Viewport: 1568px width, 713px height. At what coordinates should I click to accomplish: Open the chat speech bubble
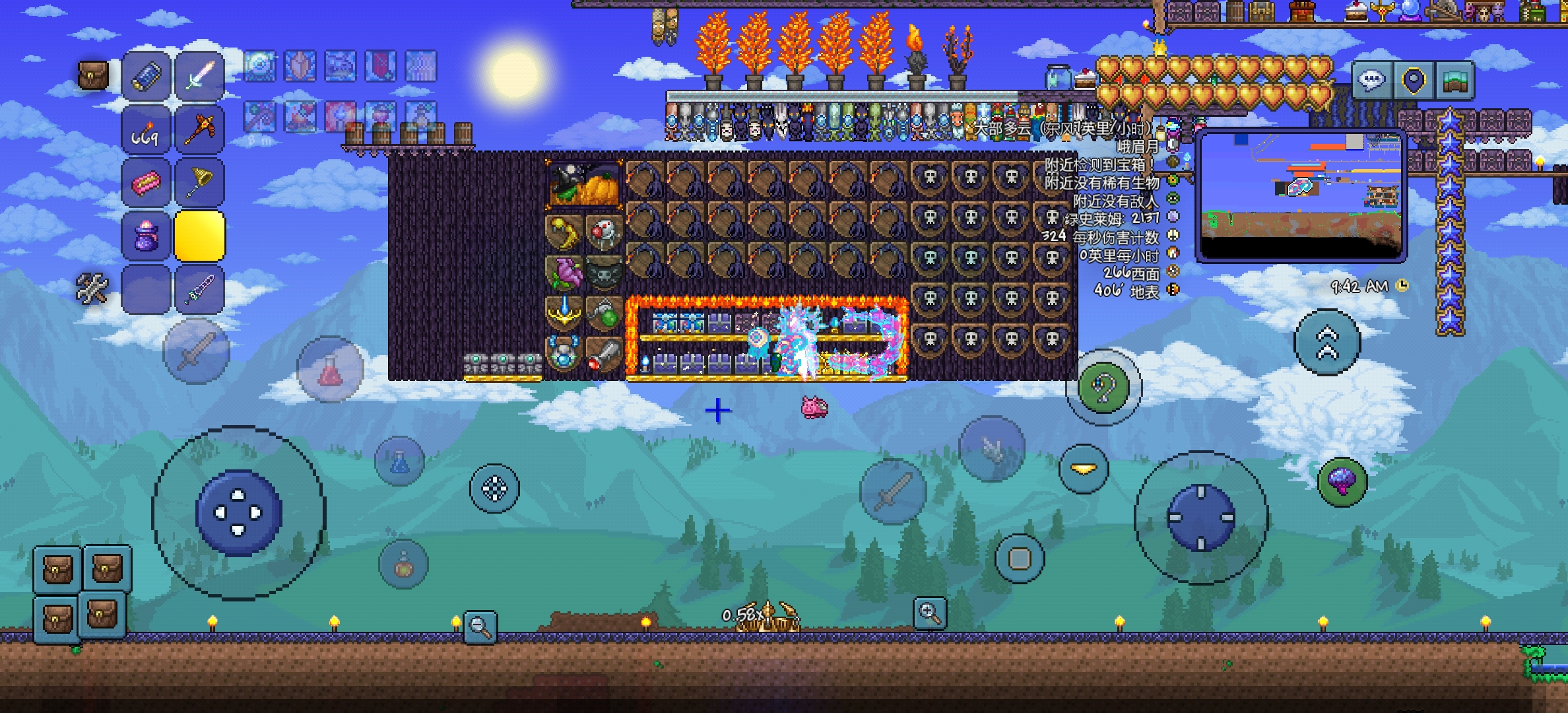click(1371, 81)
